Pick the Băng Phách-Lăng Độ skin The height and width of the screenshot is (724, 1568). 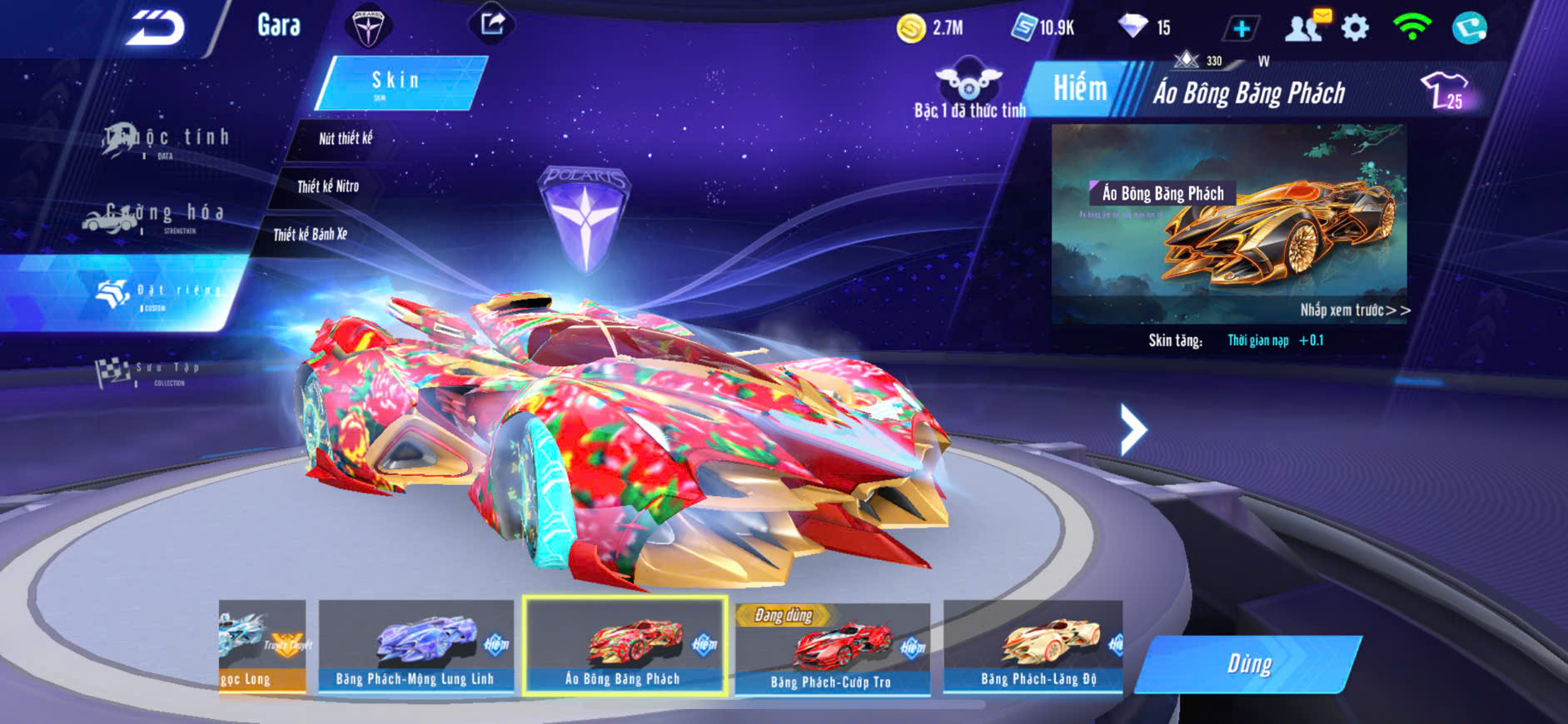pos(1034,647)
